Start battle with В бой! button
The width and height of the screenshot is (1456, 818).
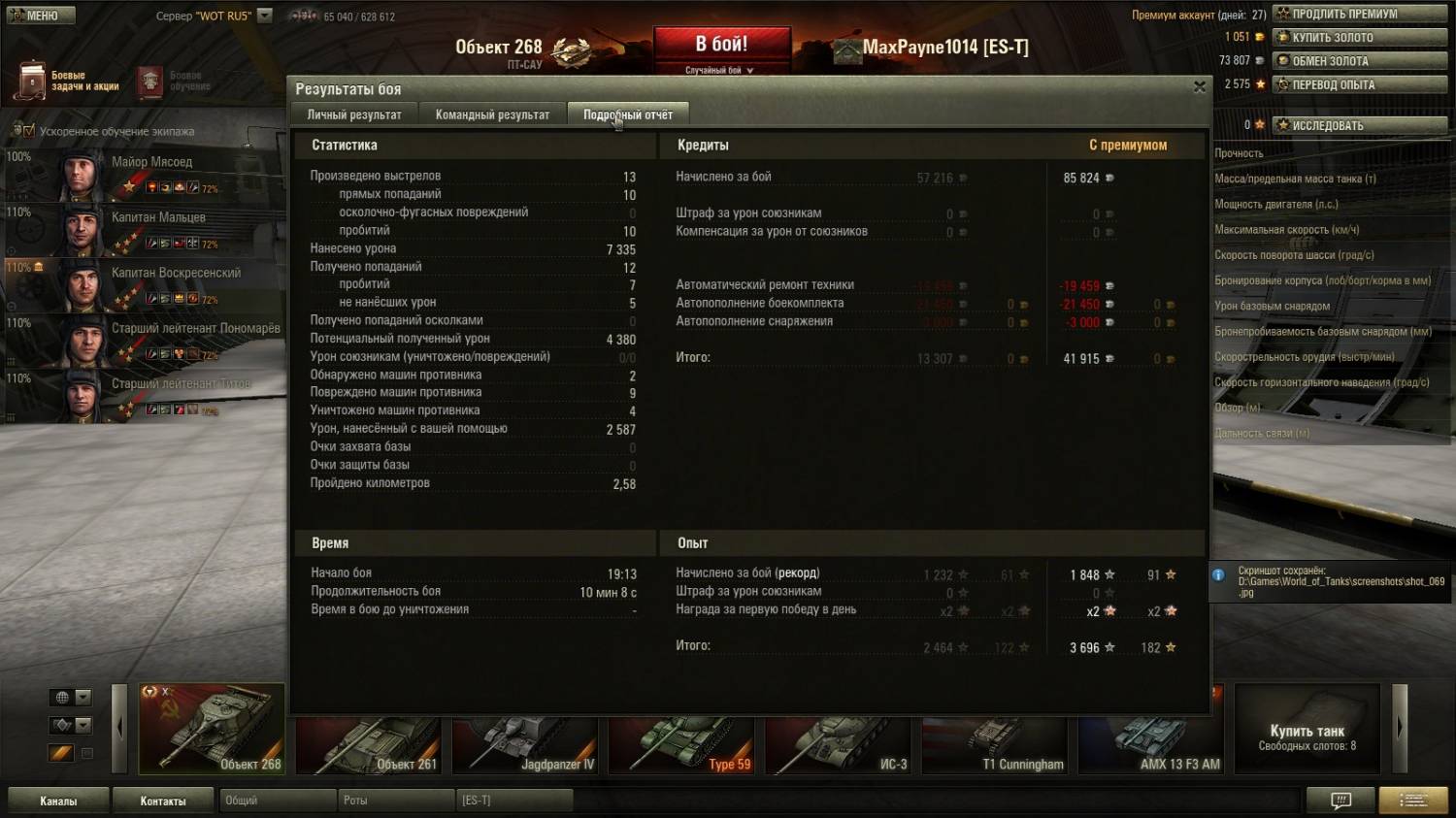tap(721, 47)
